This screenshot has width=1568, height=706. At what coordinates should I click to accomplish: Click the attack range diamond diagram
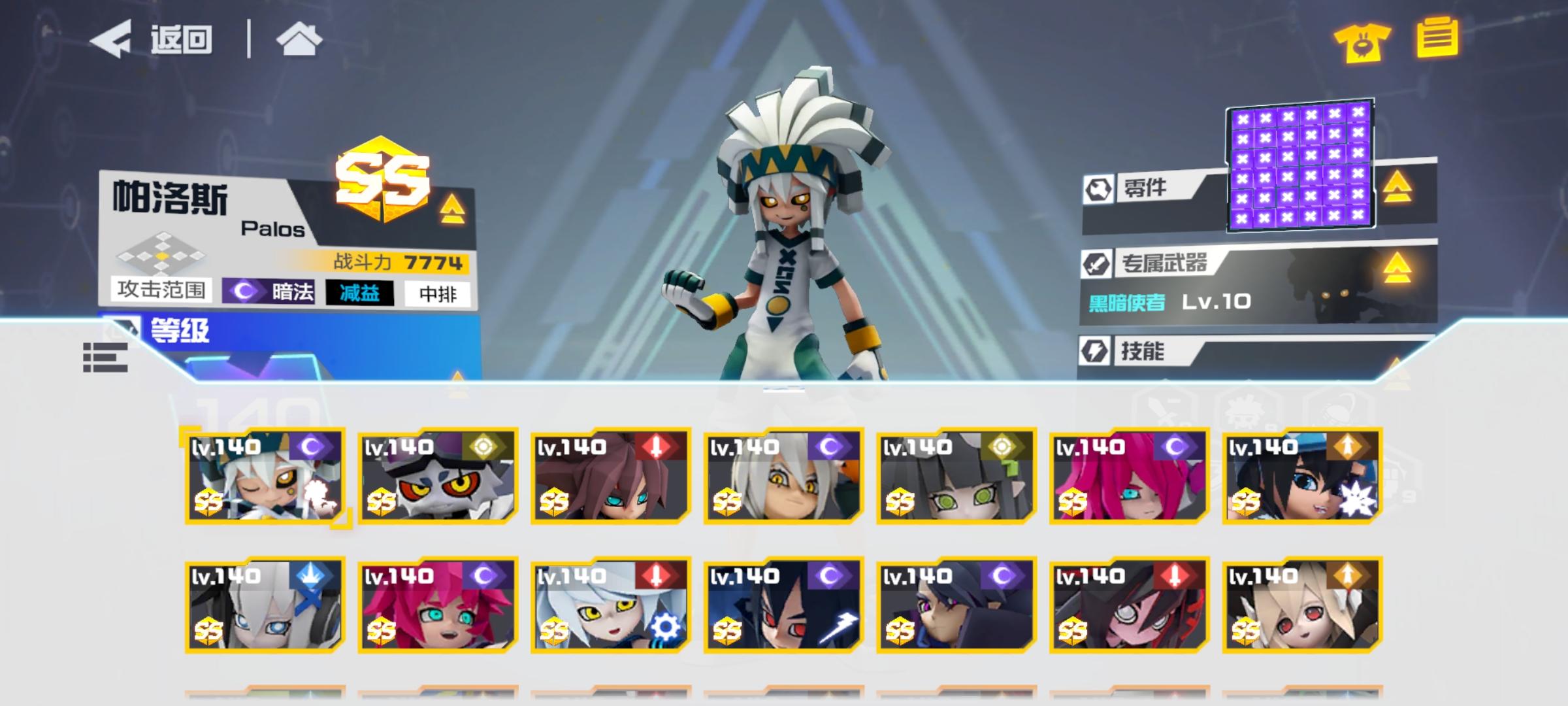click(x=159, y=258)
